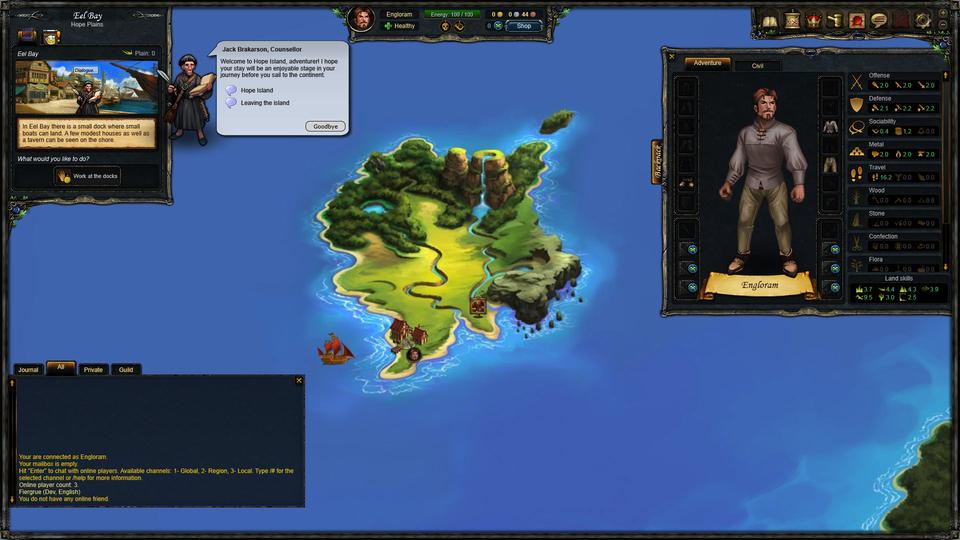
Task: Select the All chat tab
Action: [60, 368]
